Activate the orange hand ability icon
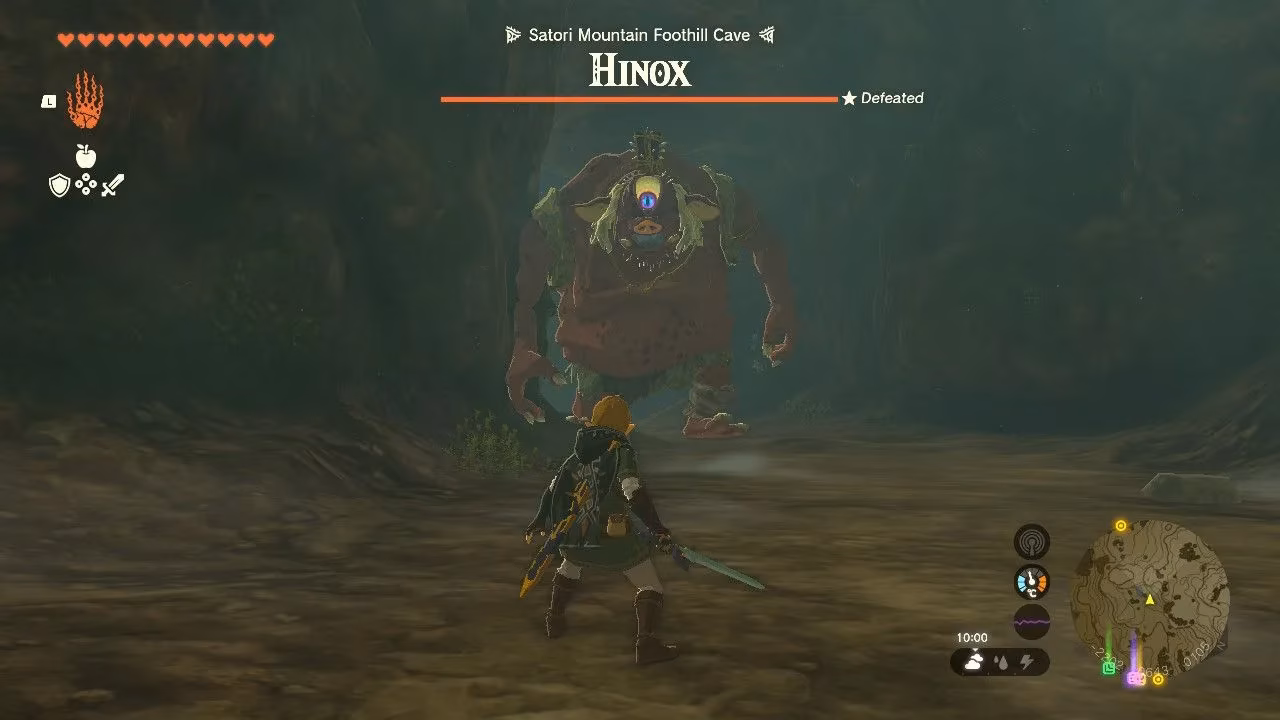 coord(85,101)
